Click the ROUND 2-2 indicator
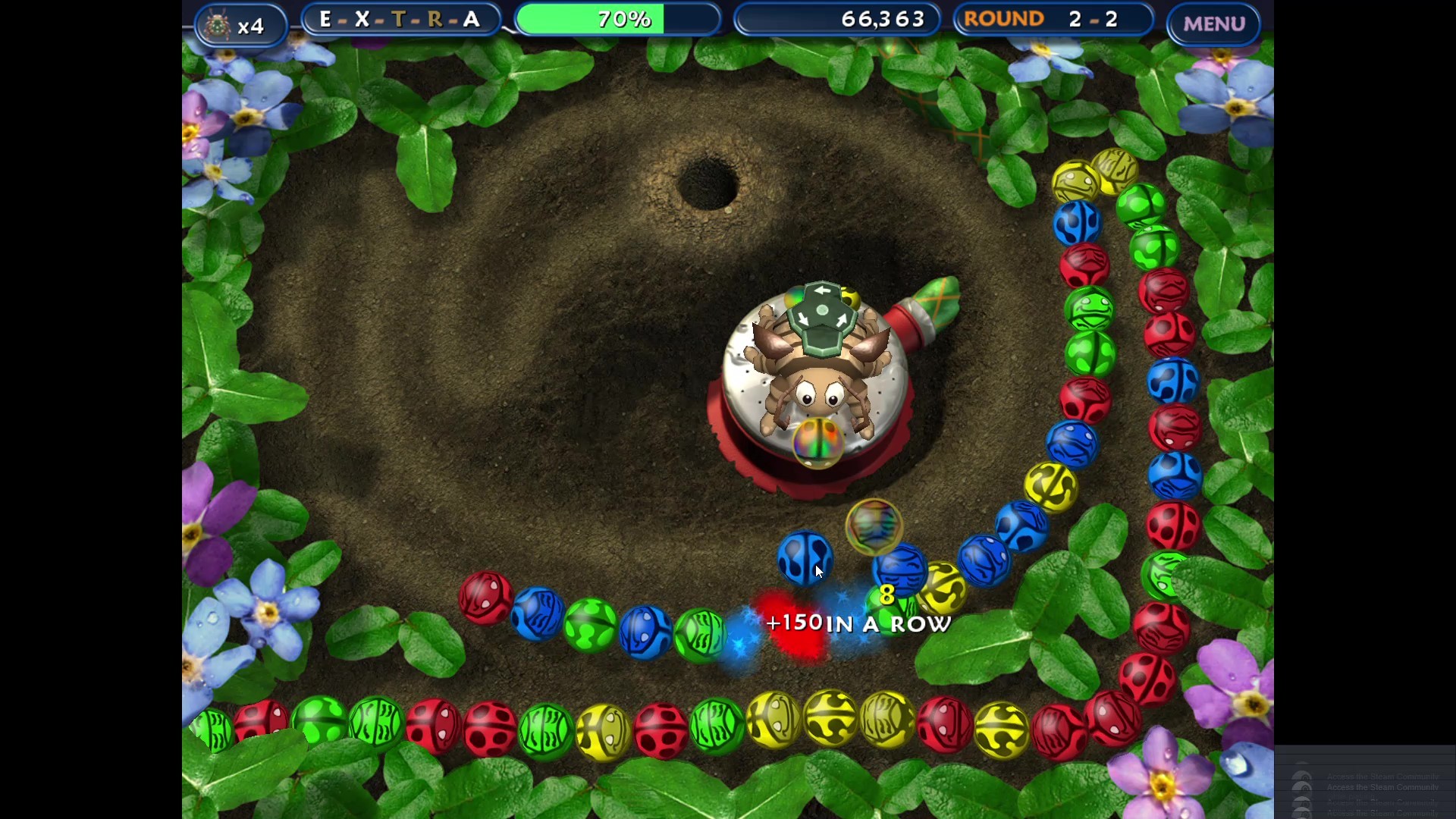 click(1053, 19)
